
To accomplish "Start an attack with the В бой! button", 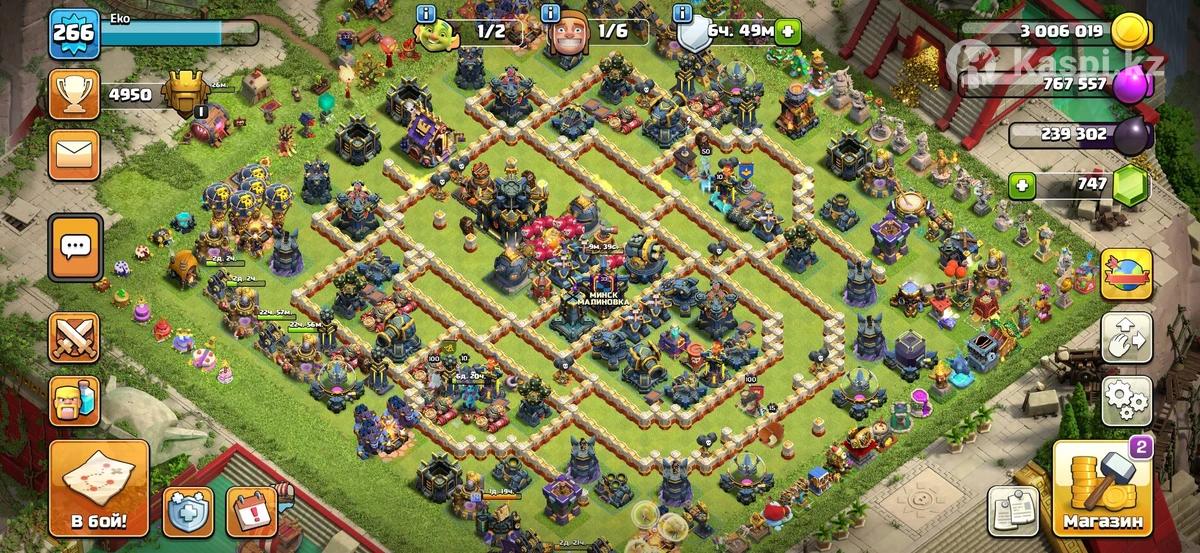I will coord(99,490).
